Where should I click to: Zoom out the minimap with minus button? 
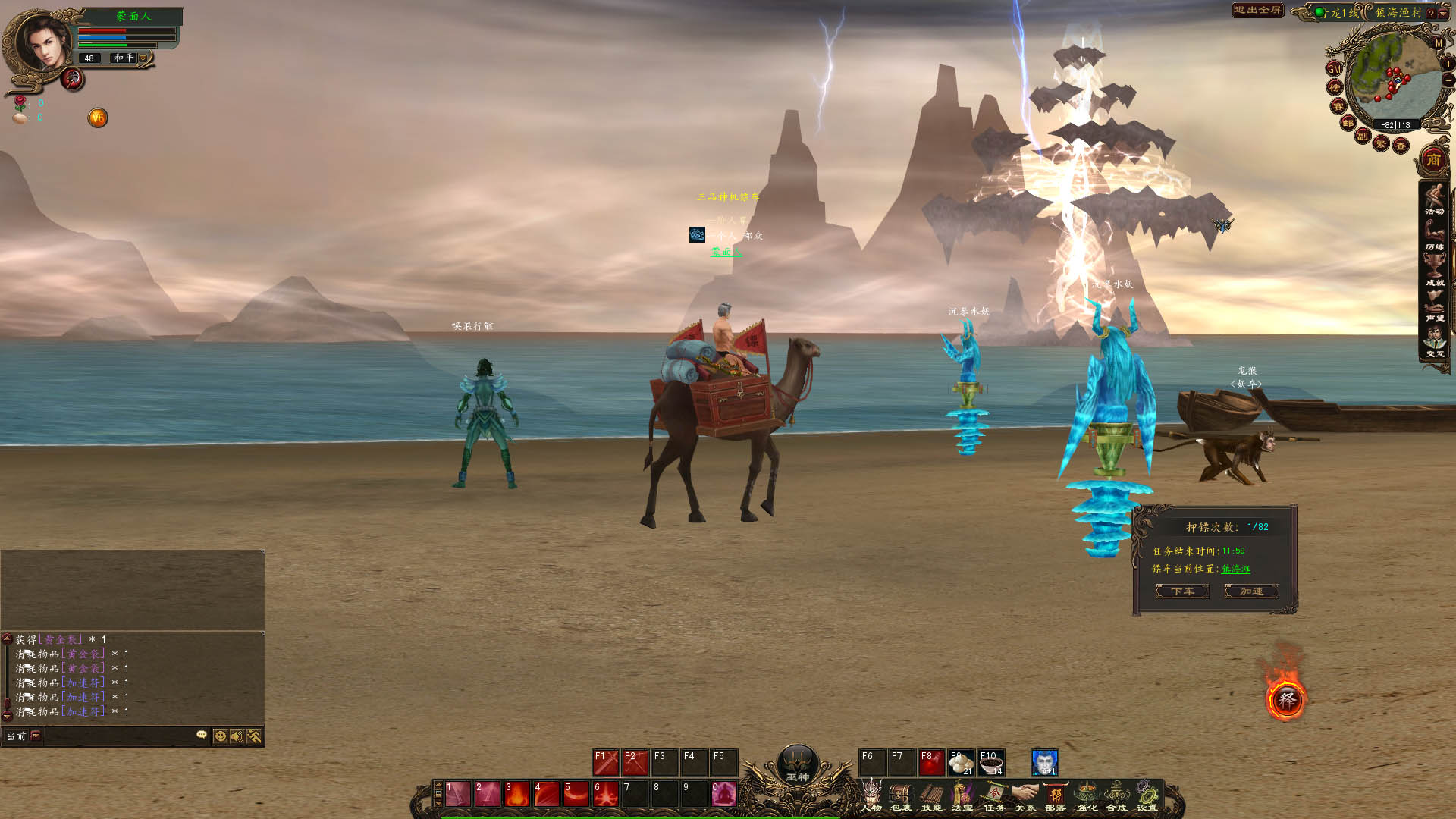pyautogui.click(x=1448, y=80)
